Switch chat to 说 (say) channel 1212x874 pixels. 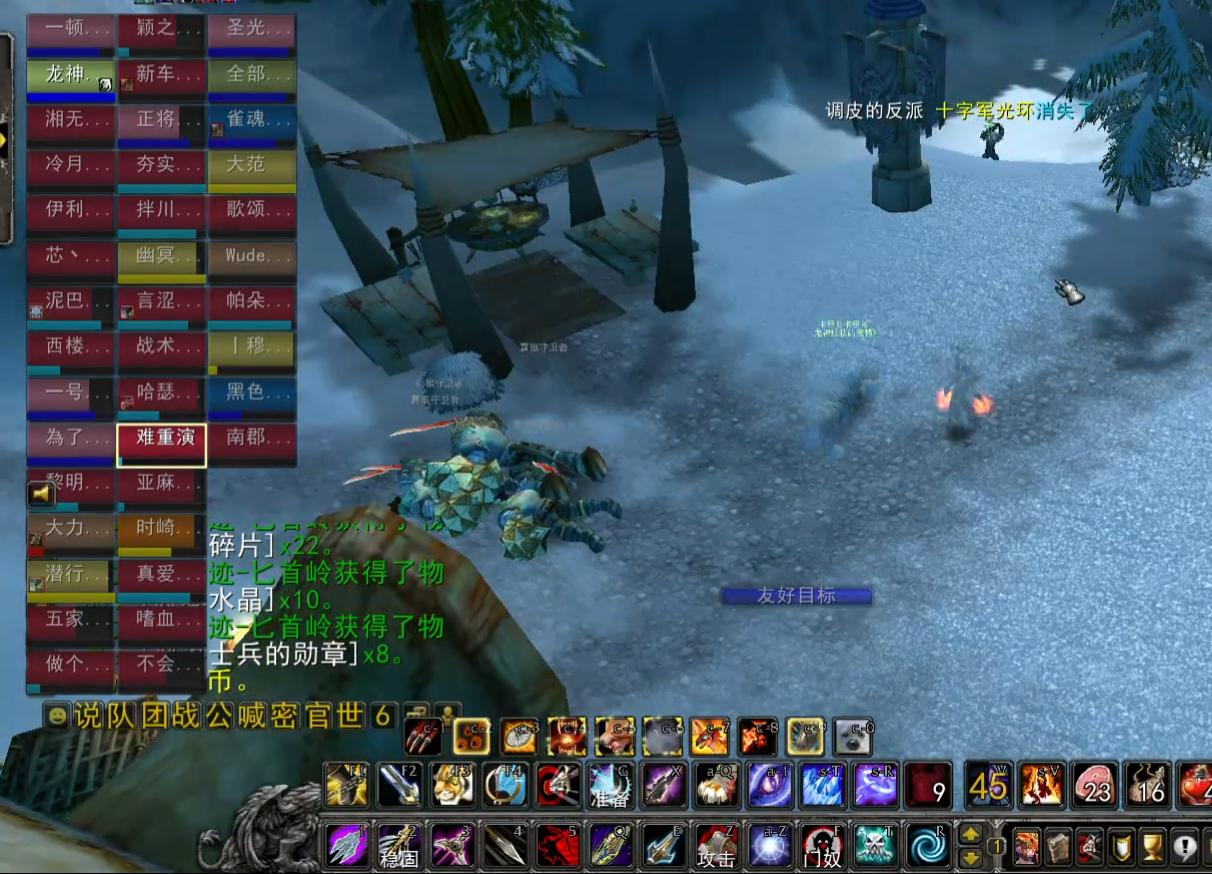pos(90,716)
